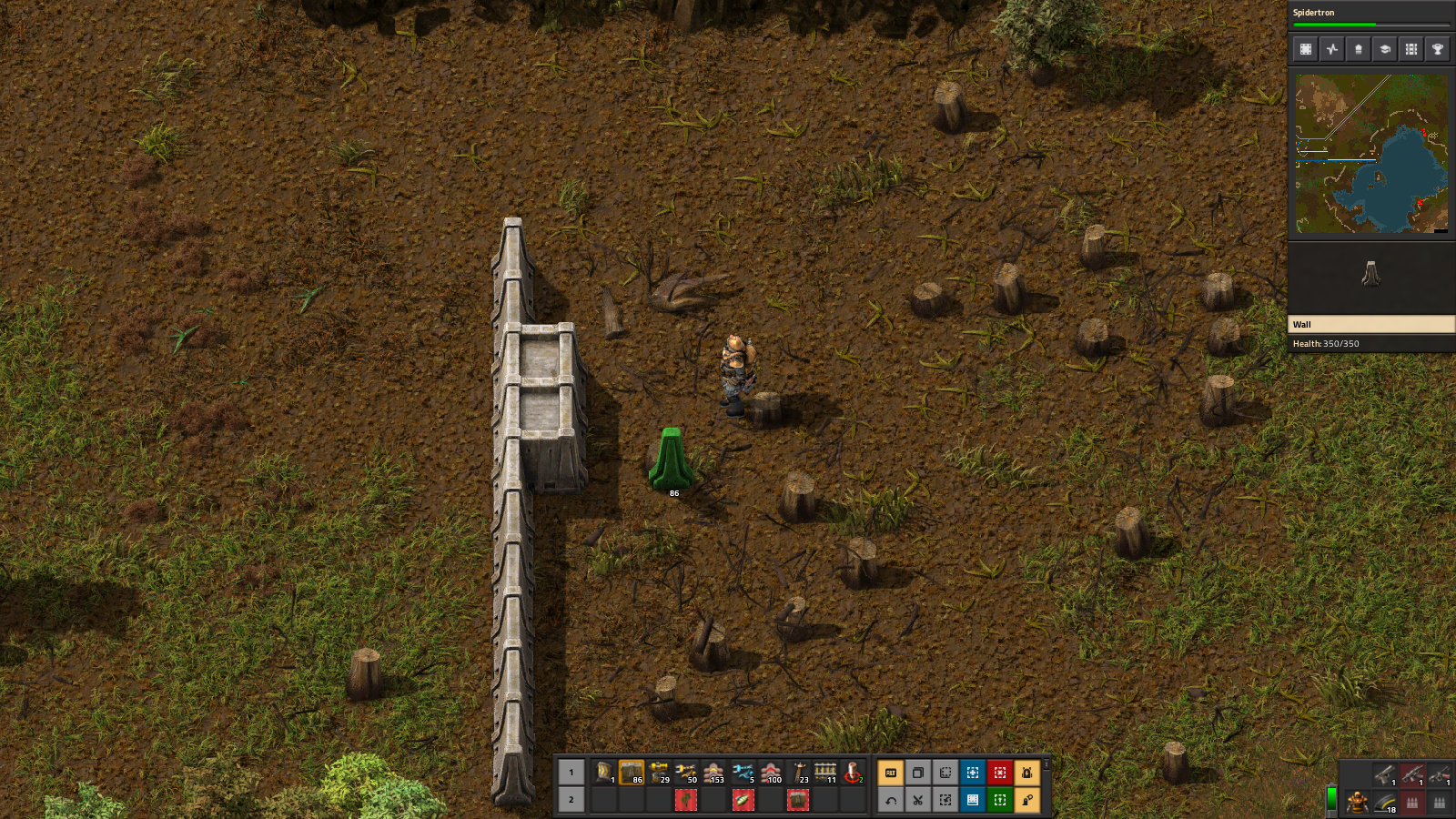Click the ammo magazine slot showing 18
The width and height of the screenshot is (1456, 819).
[x=1385, y=803]
